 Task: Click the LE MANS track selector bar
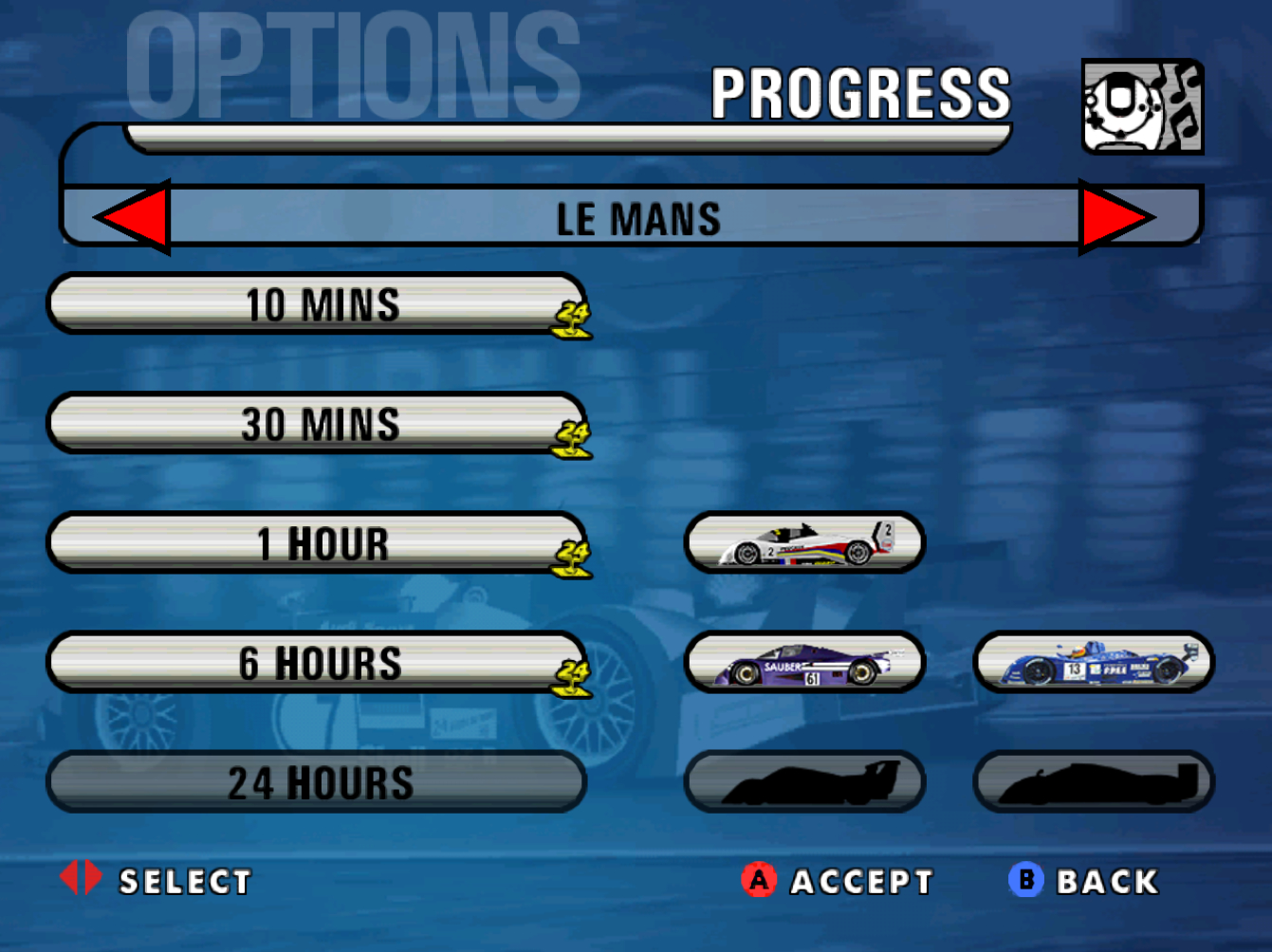(636, 218)
